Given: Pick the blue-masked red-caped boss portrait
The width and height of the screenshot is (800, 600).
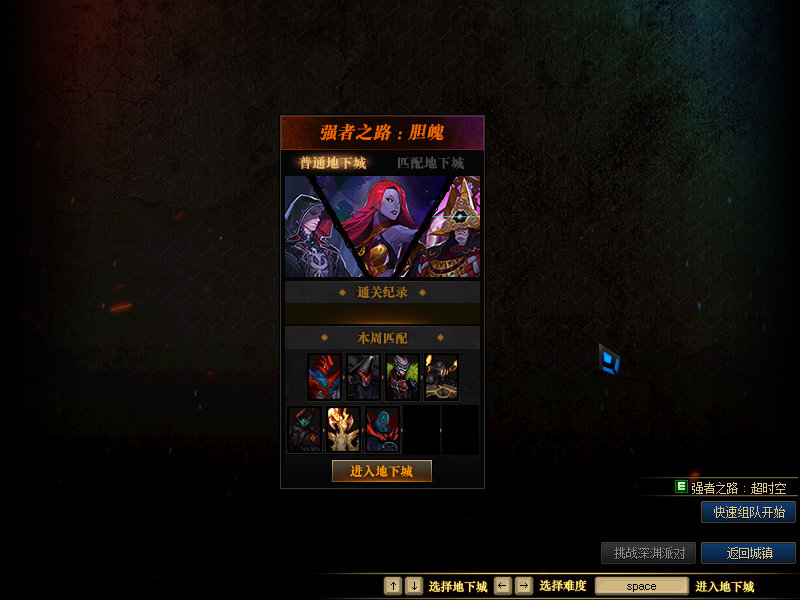Looking at the screenshot, I should pos(382,429).
